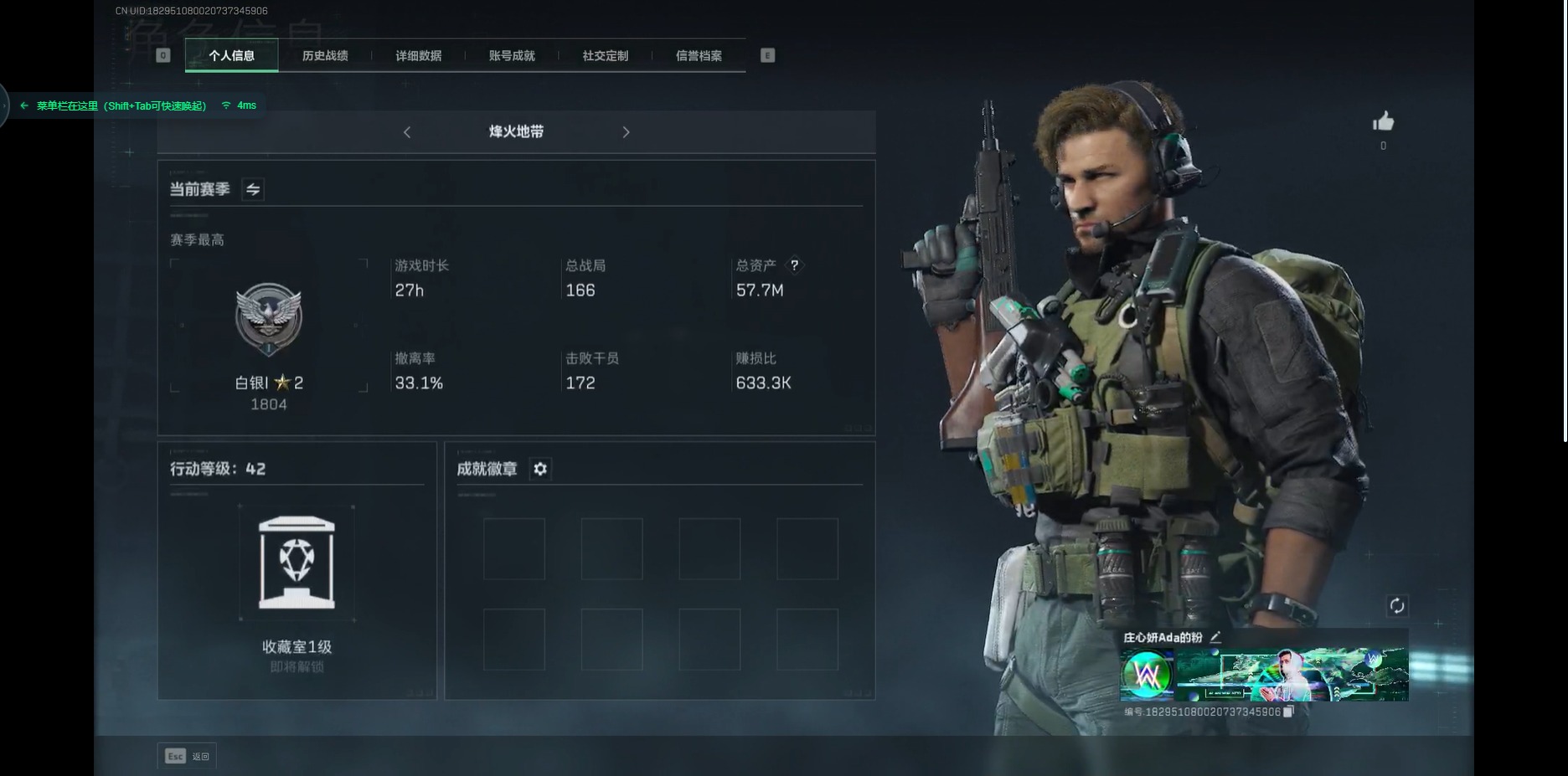
Task: Select the 详细数据 tab
Action: [x=419, y=56]
